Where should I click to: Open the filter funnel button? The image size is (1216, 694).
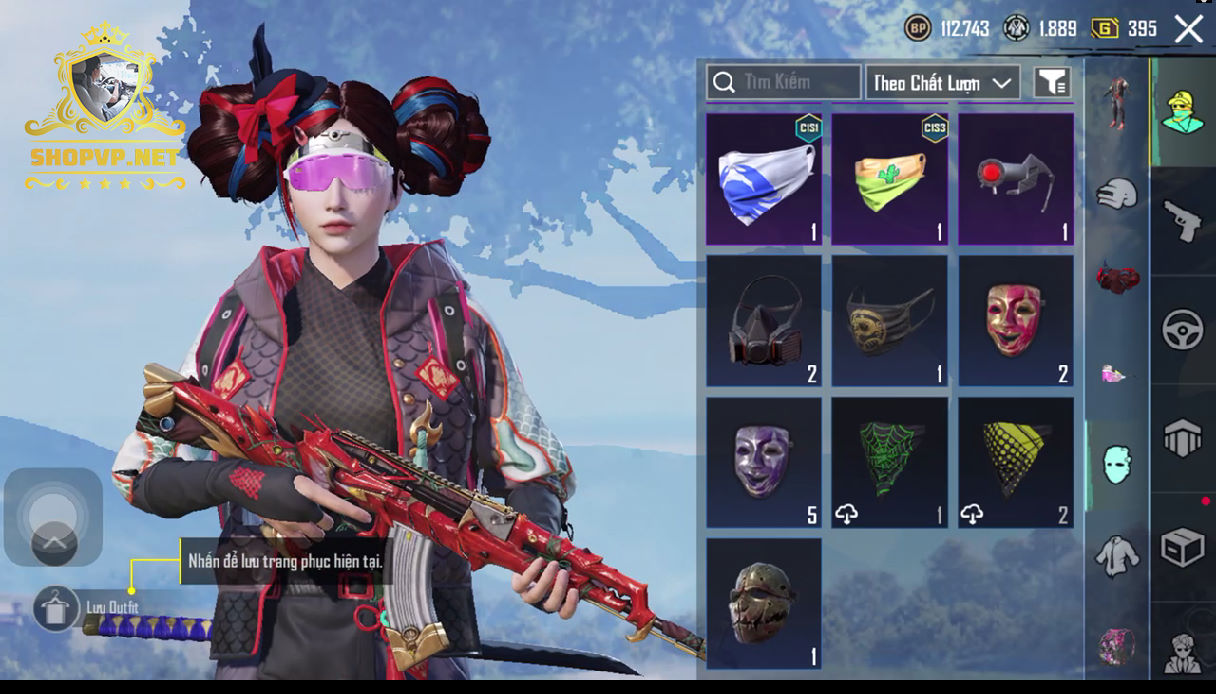coord(1052,83)
